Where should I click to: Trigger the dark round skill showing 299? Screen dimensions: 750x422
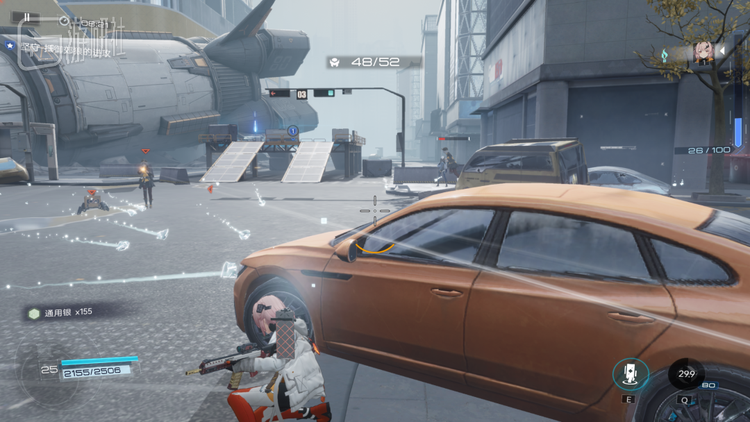[x=685, y=373]
